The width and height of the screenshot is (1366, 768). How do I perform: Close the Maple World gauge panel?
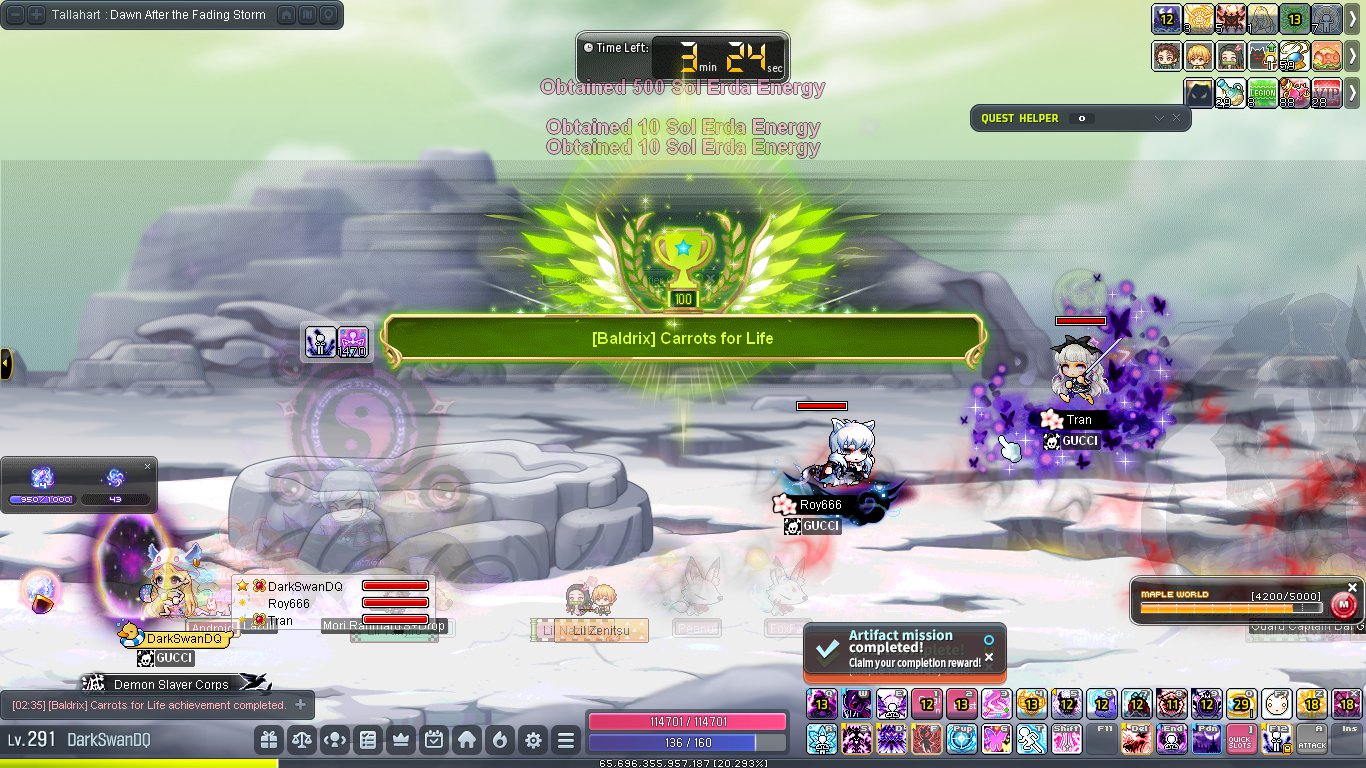coord(1353,587)
